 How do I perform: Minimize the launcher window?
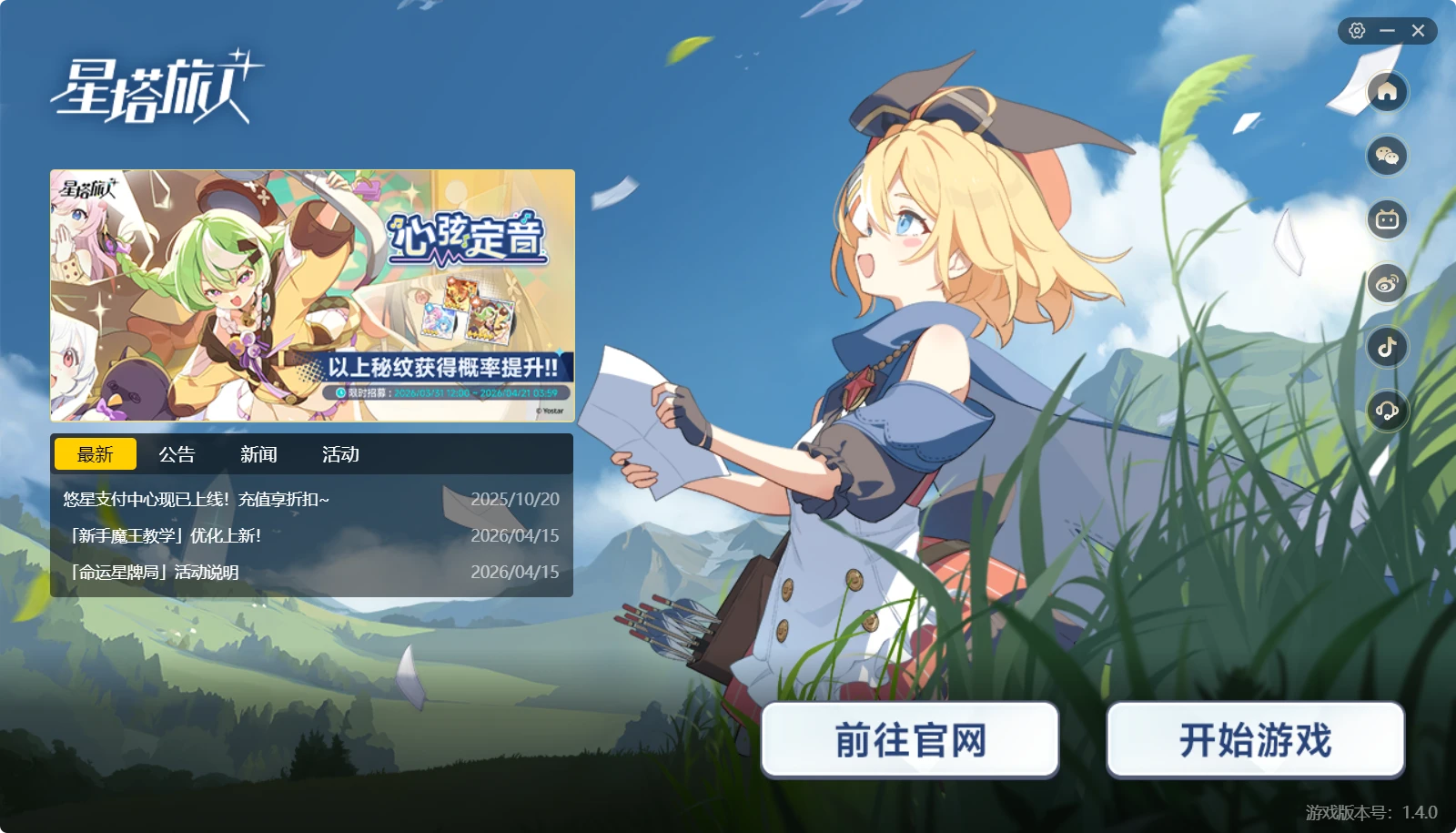[x=1387, y=30]
